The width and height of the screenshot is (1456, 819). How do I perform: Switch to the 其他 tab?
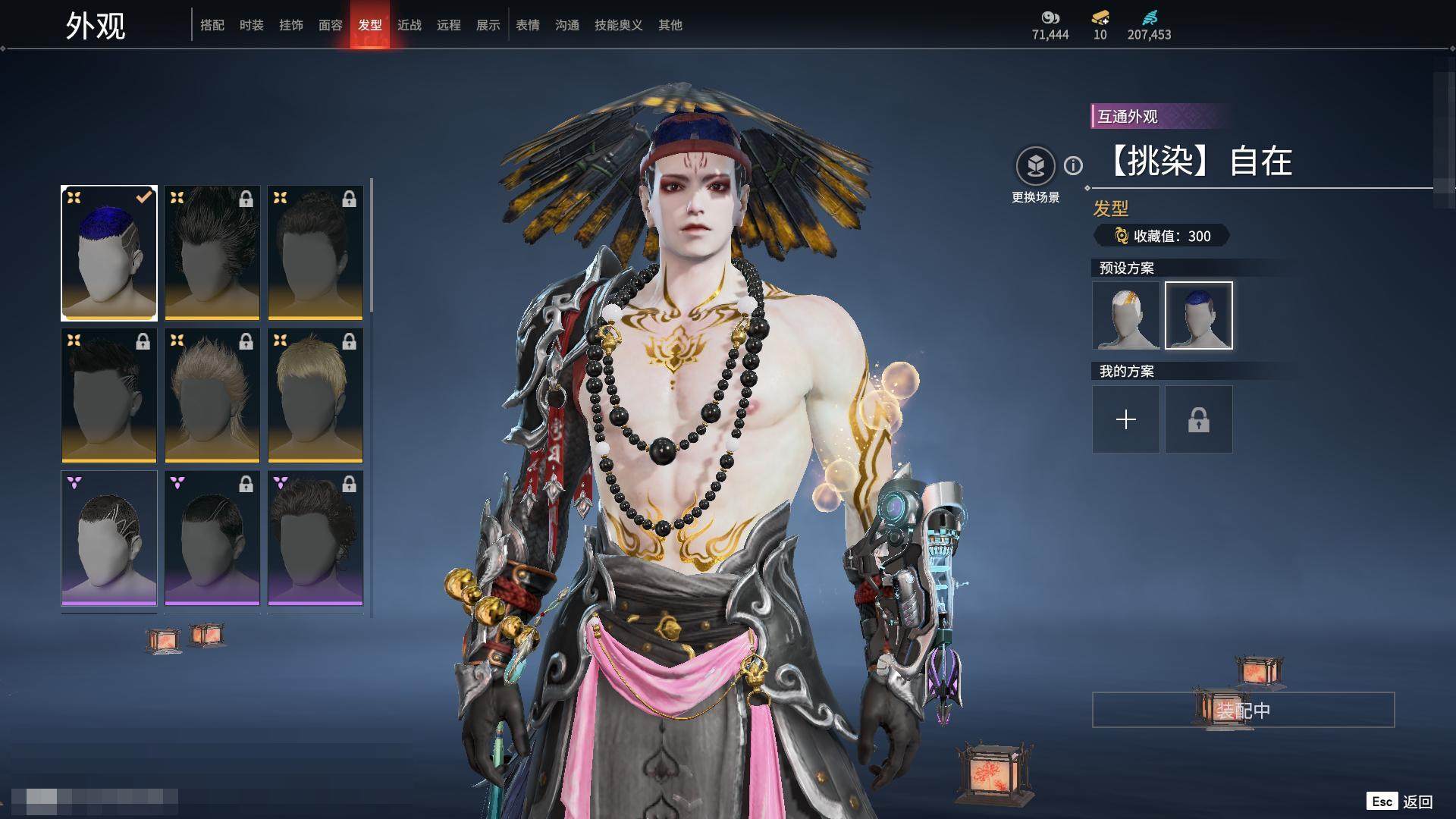[x=670, y=25]
